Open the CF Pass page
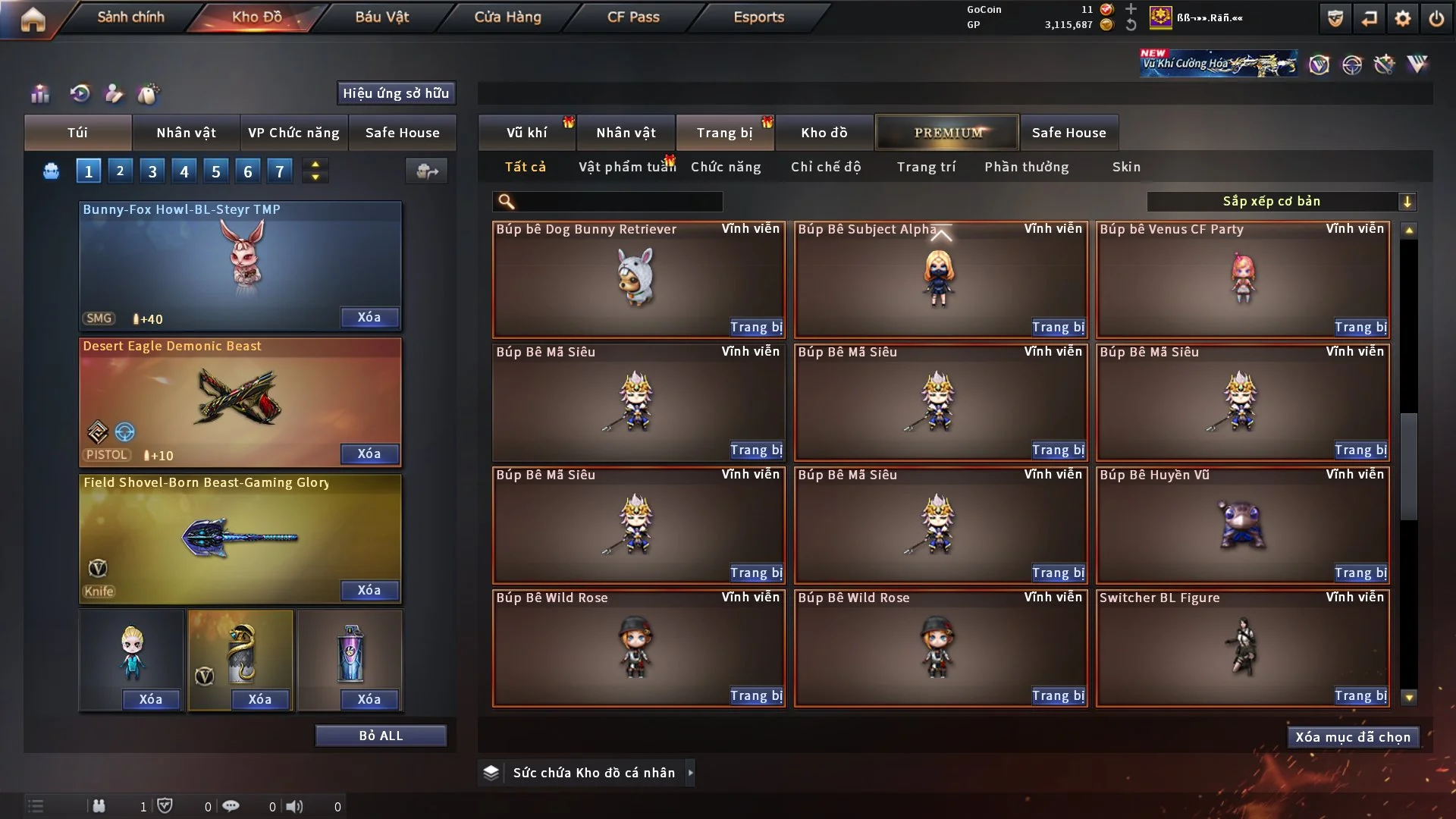 tap(633, 17)
